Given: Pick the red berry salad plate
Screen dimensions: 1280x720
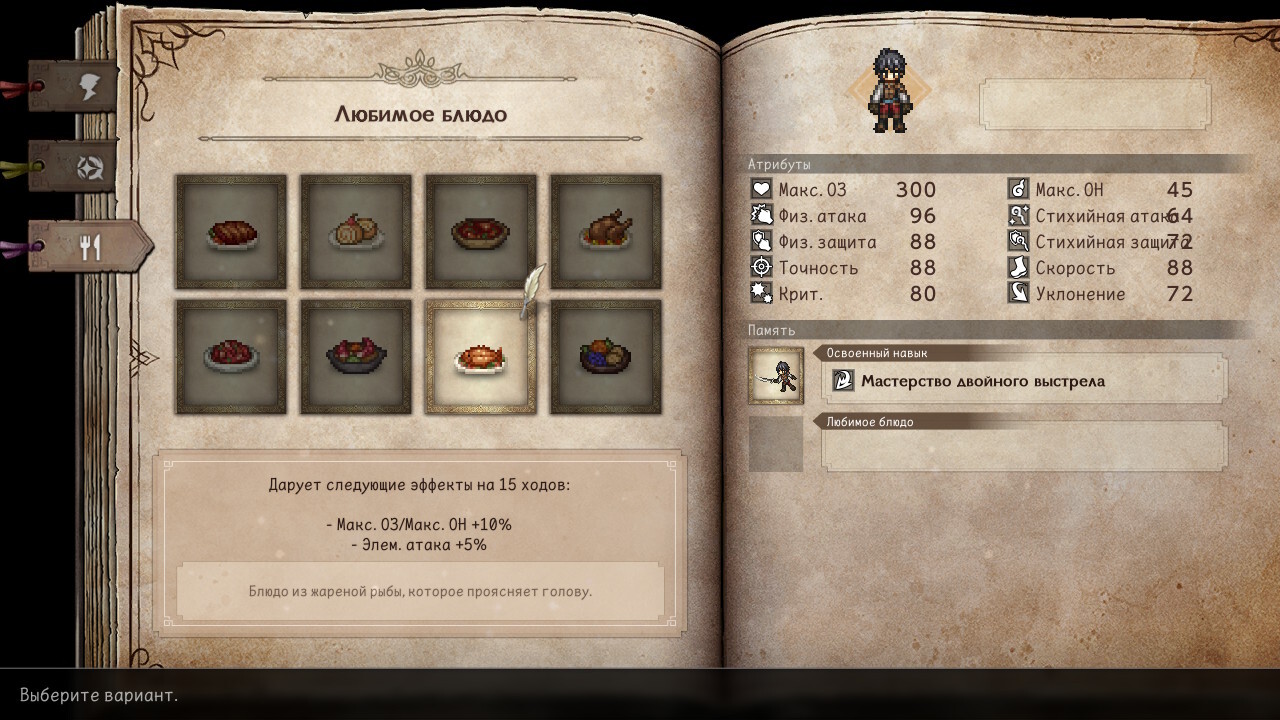Looking at the screenshot, I should click(x=231, y=357).
